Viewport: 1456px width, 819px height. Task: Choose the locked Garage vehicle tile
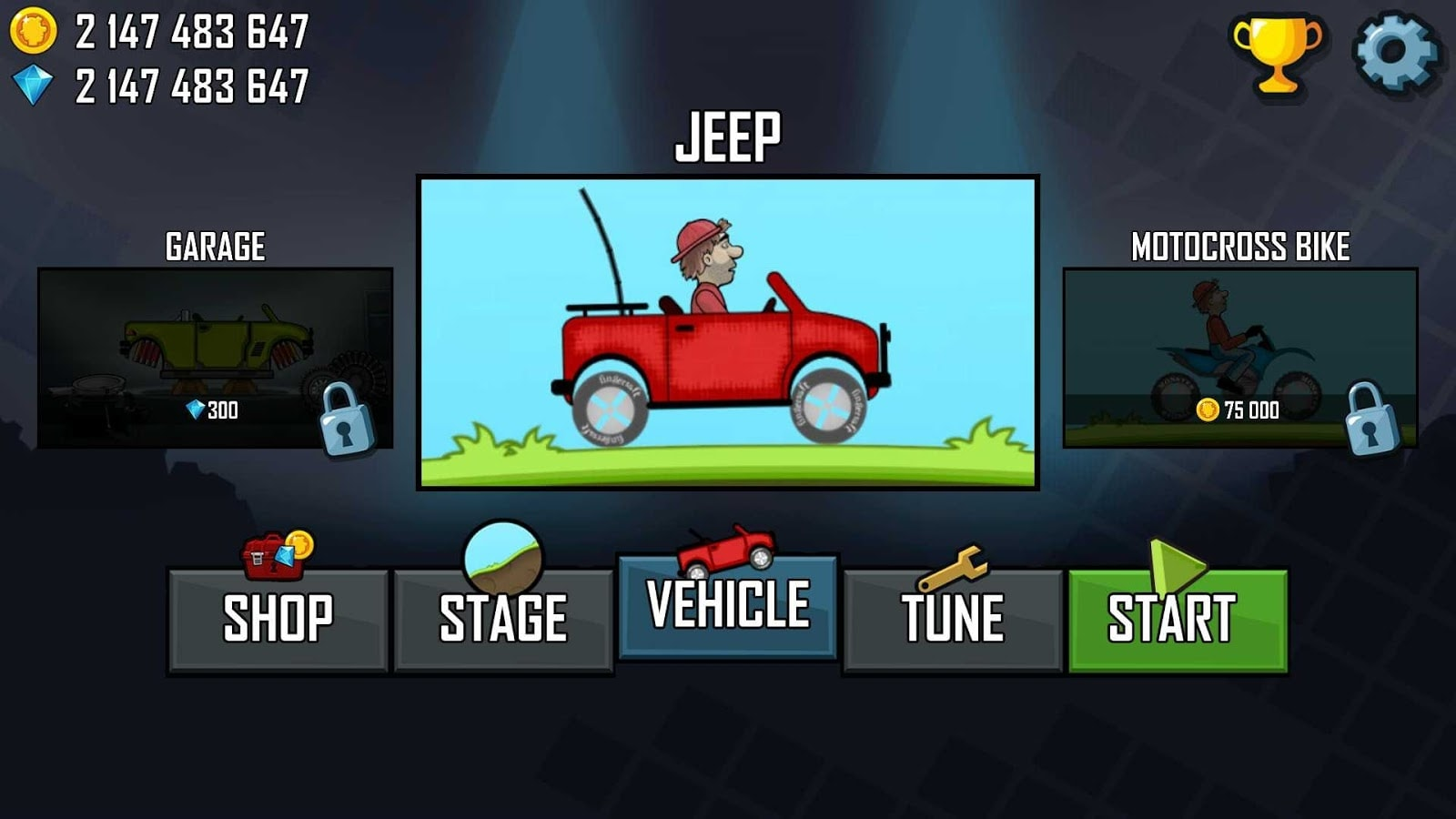coord(216,358)
